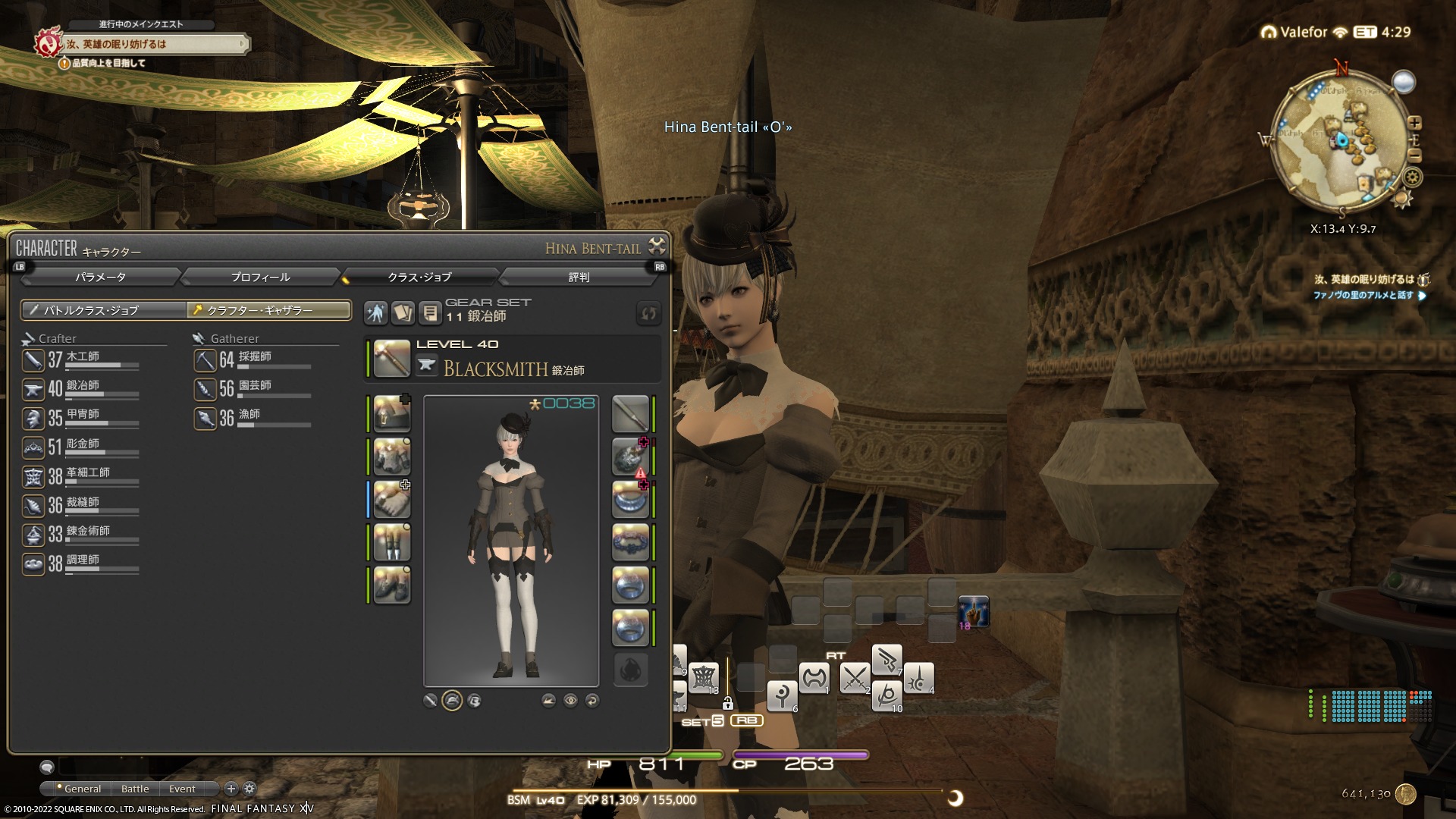Switch to バトルクラス･ジョブ list

tap(104, 310)
